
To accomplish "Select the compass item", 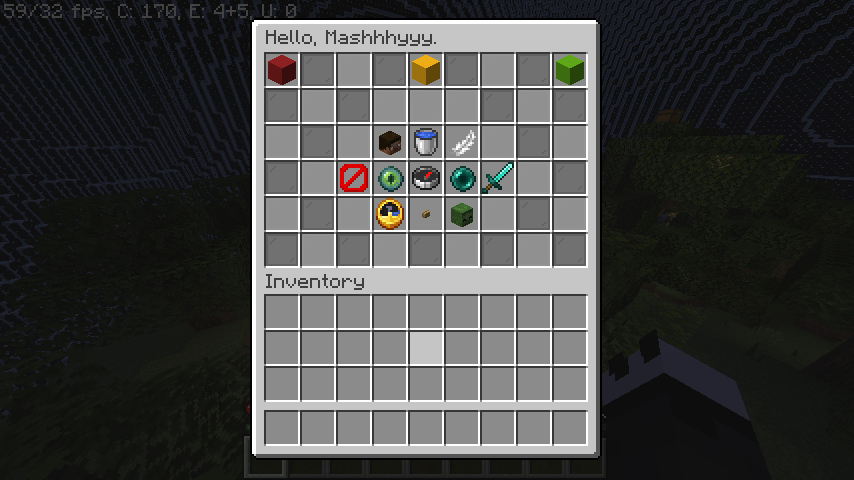I will tap(426, 178).
